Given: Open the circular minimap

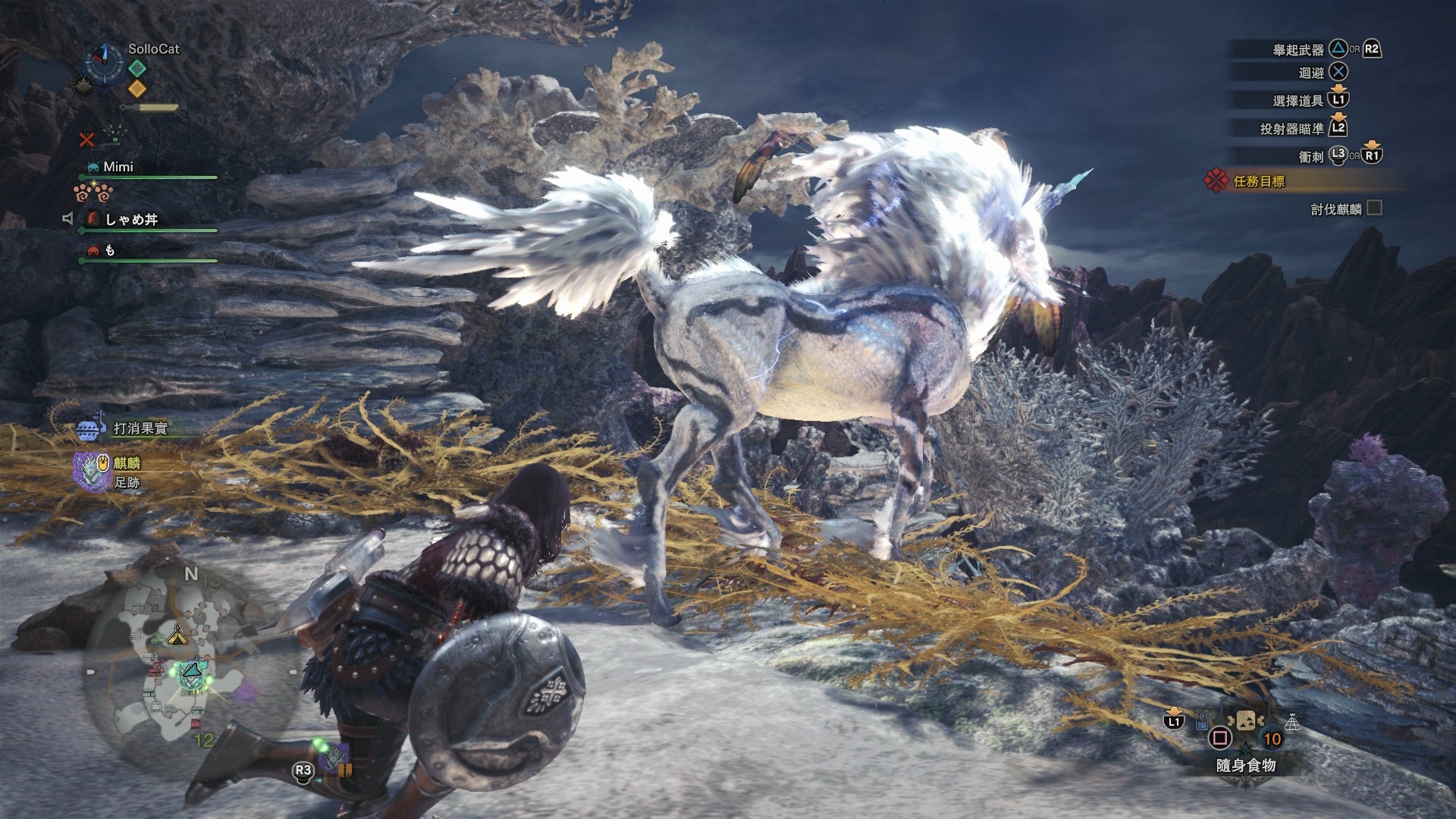Looking at the screenshot, I should (190, 667).
